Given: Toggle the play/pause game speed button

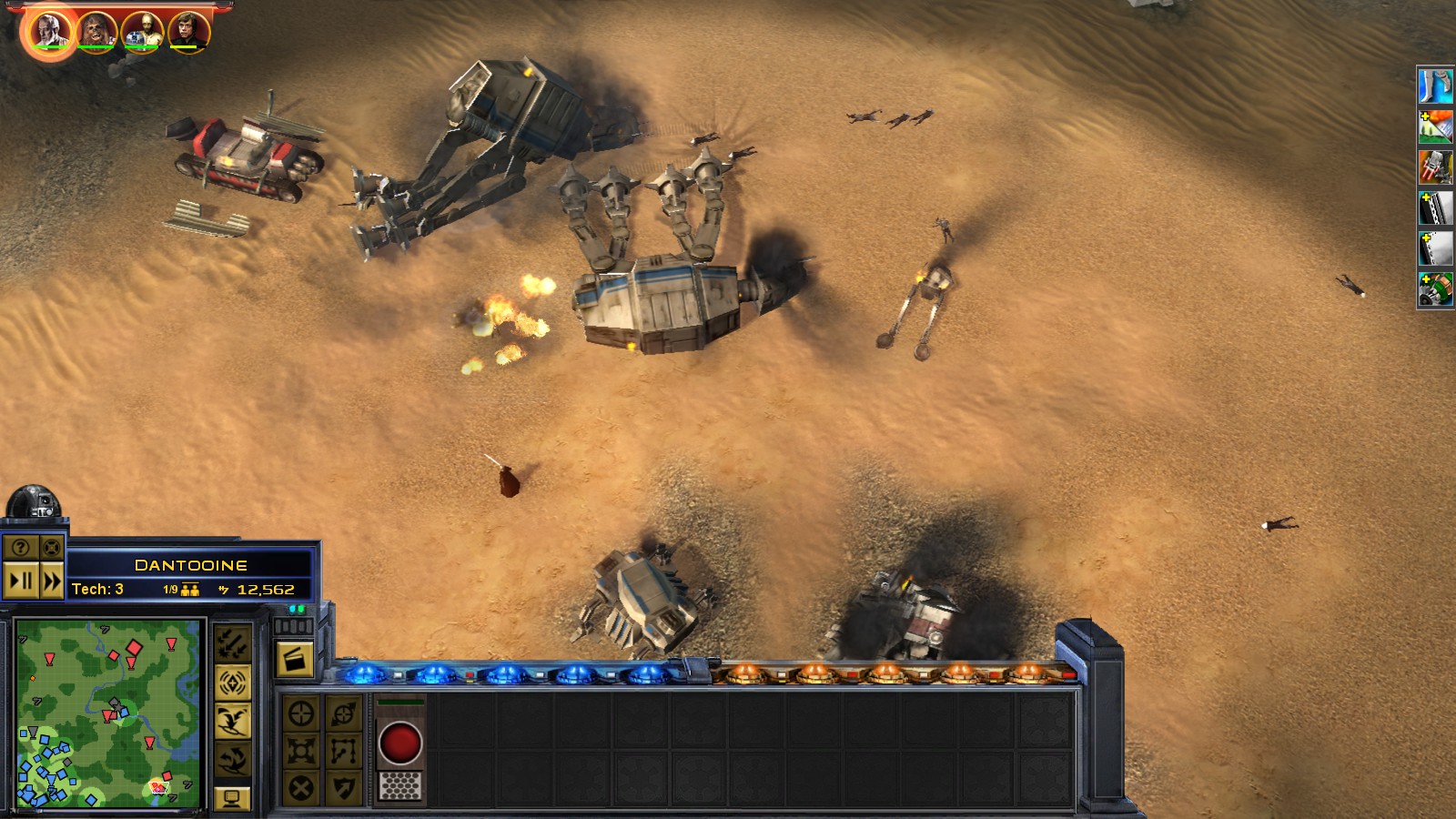Looking at the screenshot, I should (x=21, y=581).
